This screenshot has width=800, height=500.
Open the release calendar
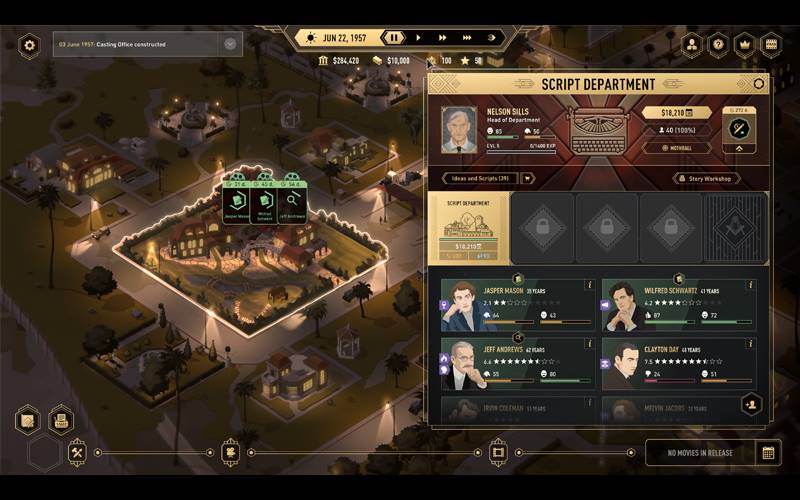pyautogui.click(x=768, y=453)
